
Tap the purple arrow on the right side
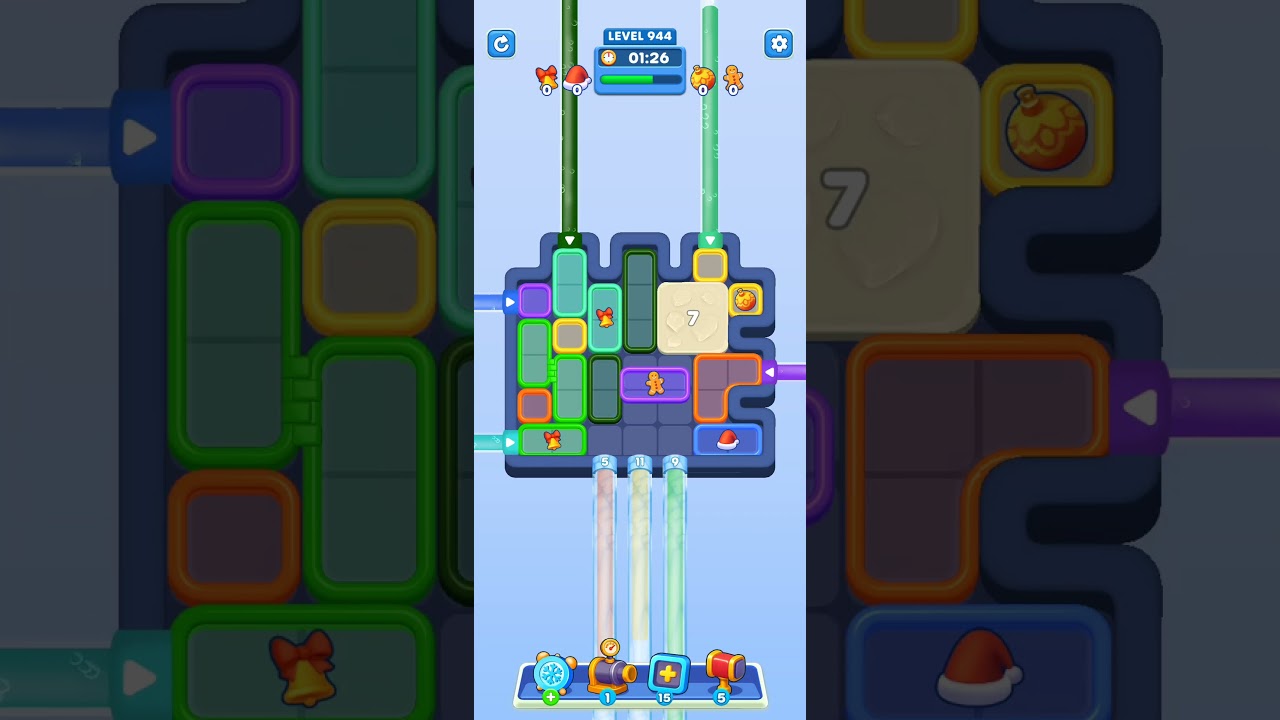point(768,372)
